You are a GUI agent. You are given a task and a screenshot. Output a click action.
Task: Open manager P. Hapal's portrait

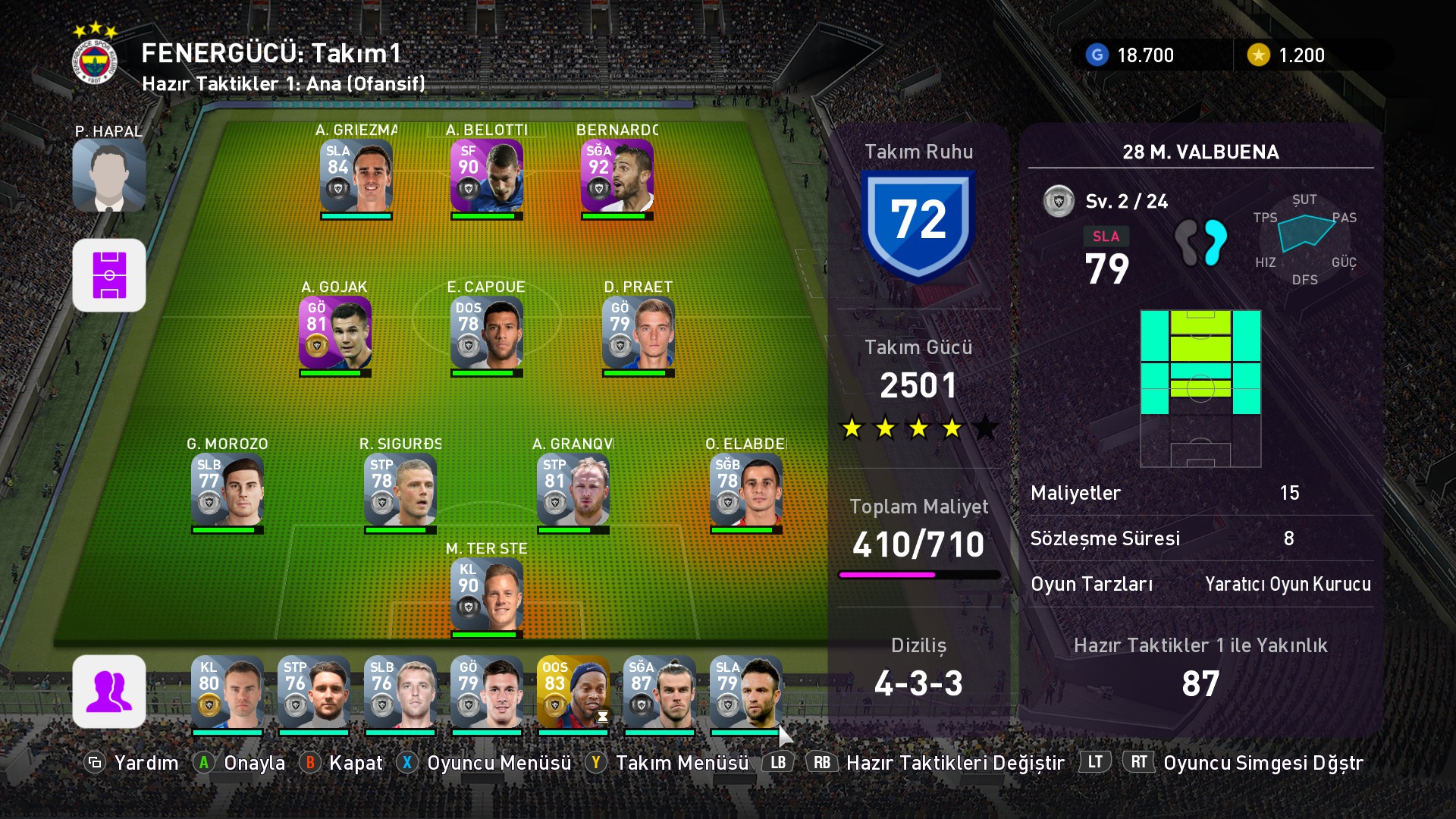pos(109,175)
